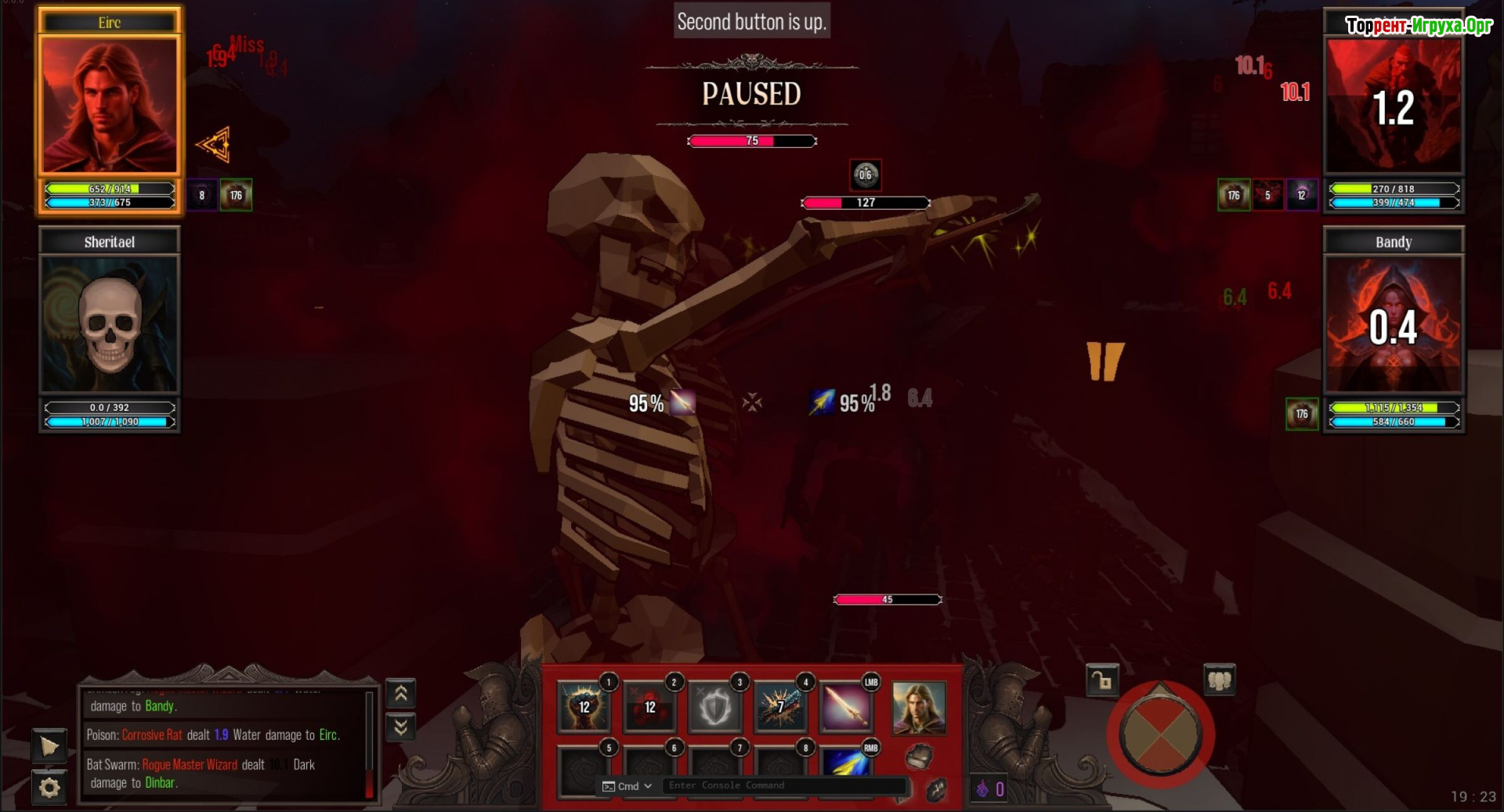Image resolution: width=1504 pixels, height=812 pixels.
Task: Activate the flaming shield ability in slot 3
Action: [x=715, y=706]
